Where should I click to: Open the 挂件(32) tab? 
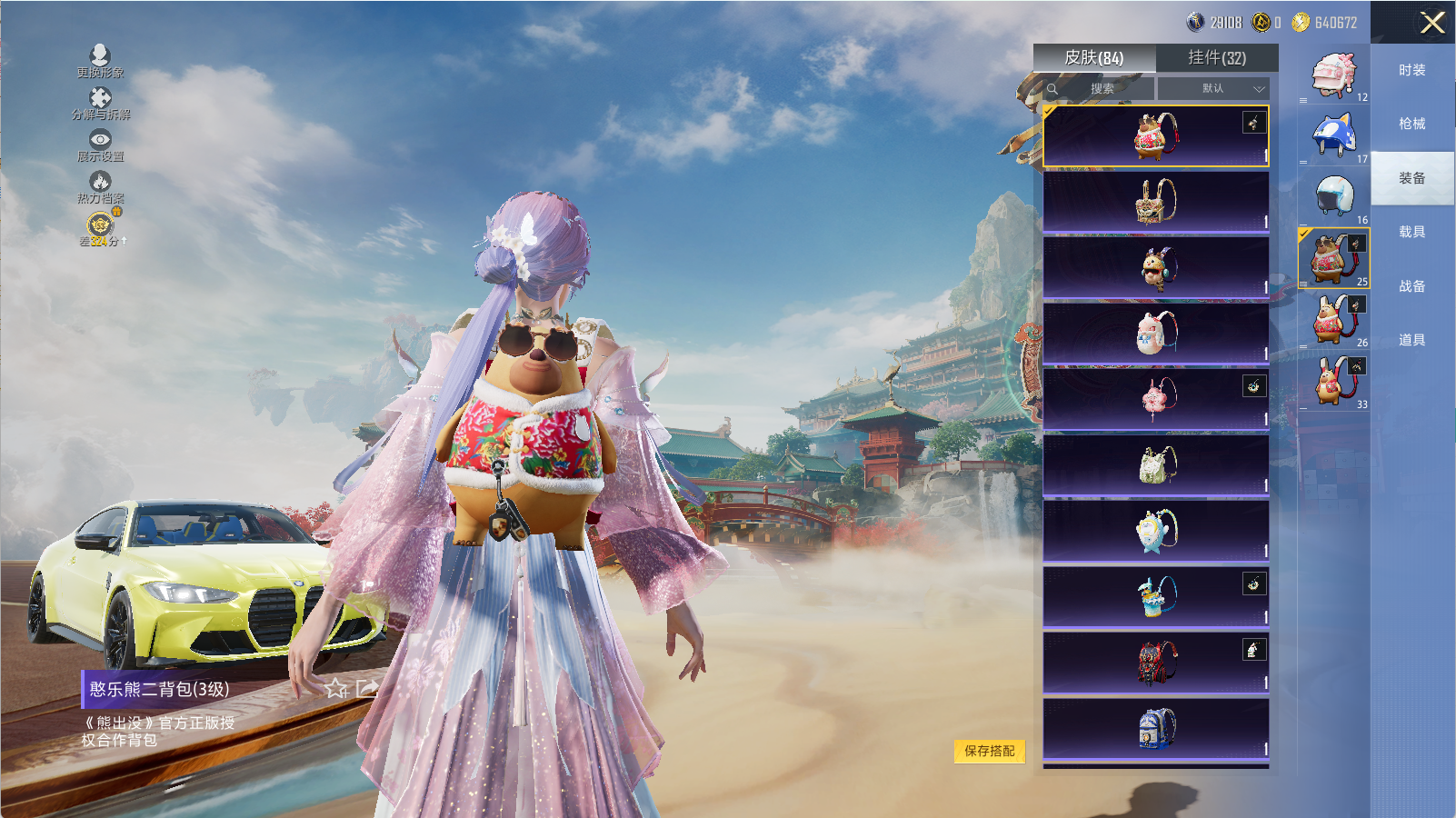(x=1217, y=58)
